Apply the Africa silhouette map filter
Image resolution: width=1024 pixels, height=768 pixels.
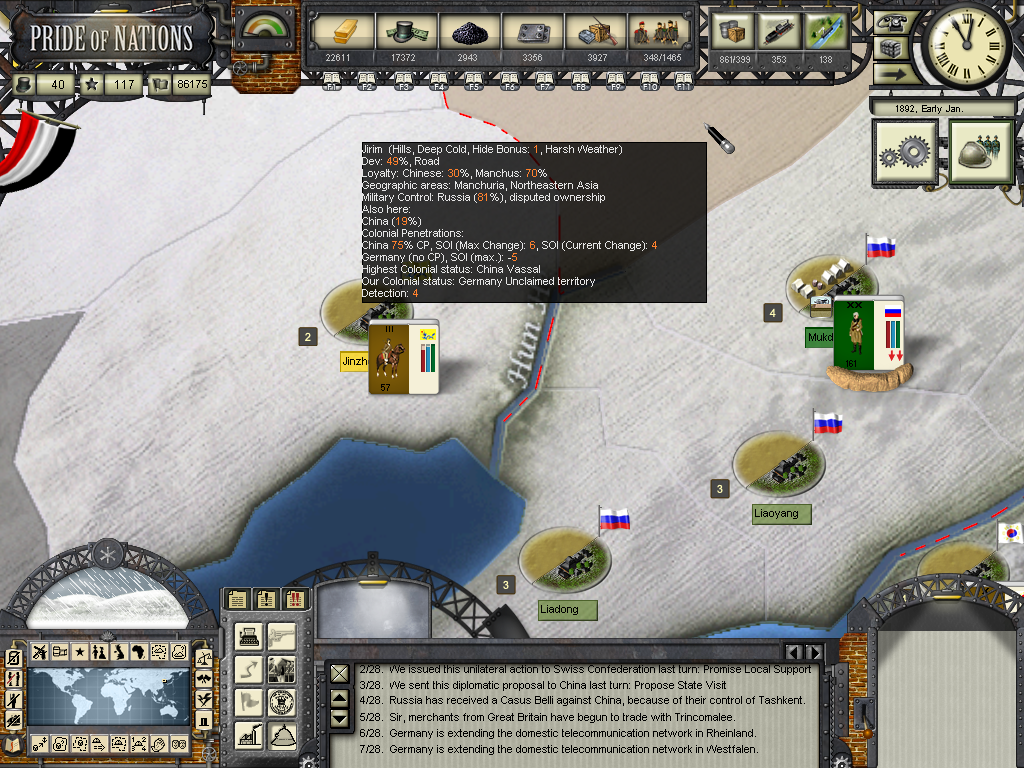pyautogui.click(x=139, y=652)
